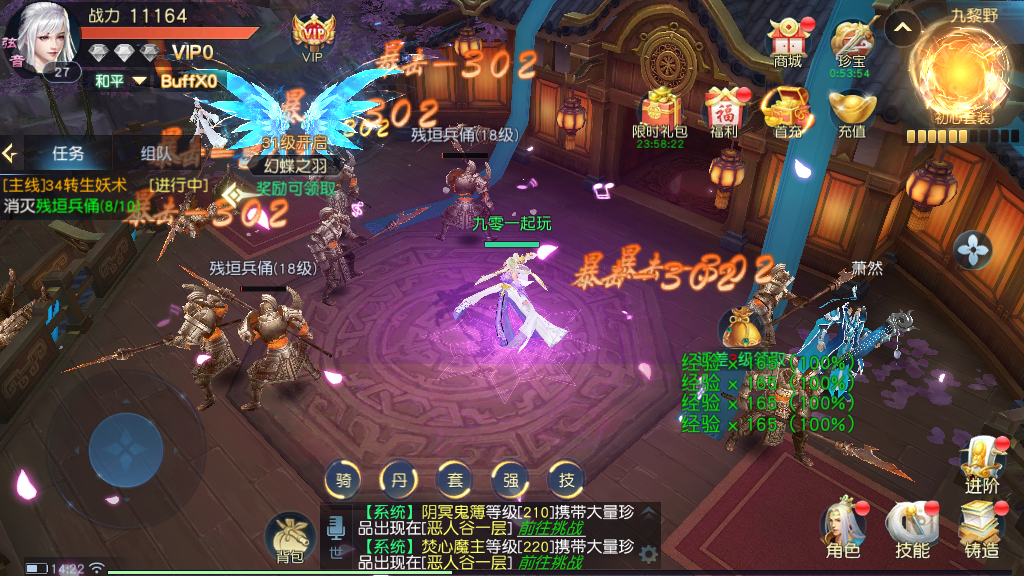Follow the 前往挑战 link for 焚心魔主
1024x576 pixels.
tap(547, 565)
